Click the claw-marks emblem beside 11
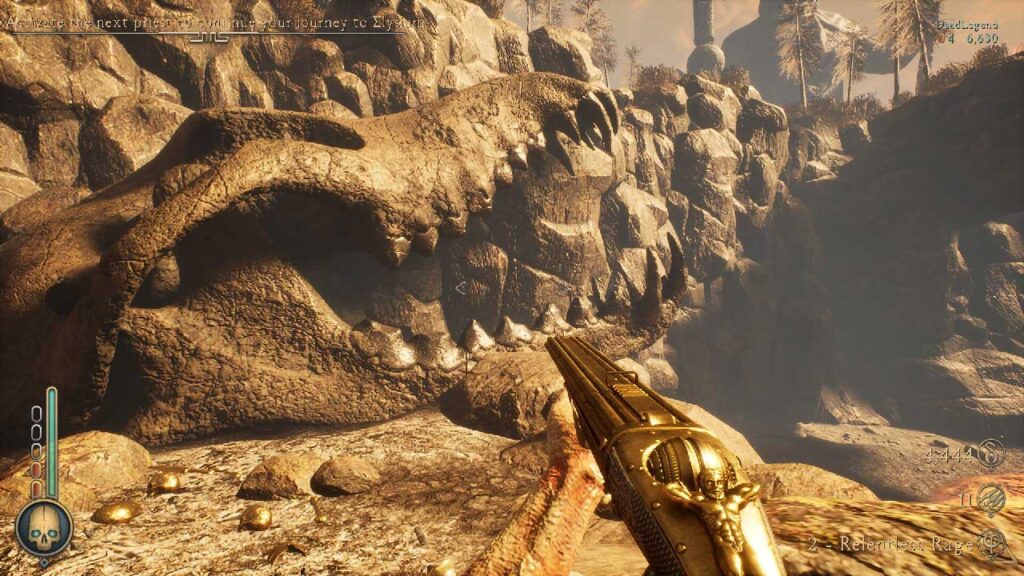Screen dimensions: 1024x576 click(992, 497)
